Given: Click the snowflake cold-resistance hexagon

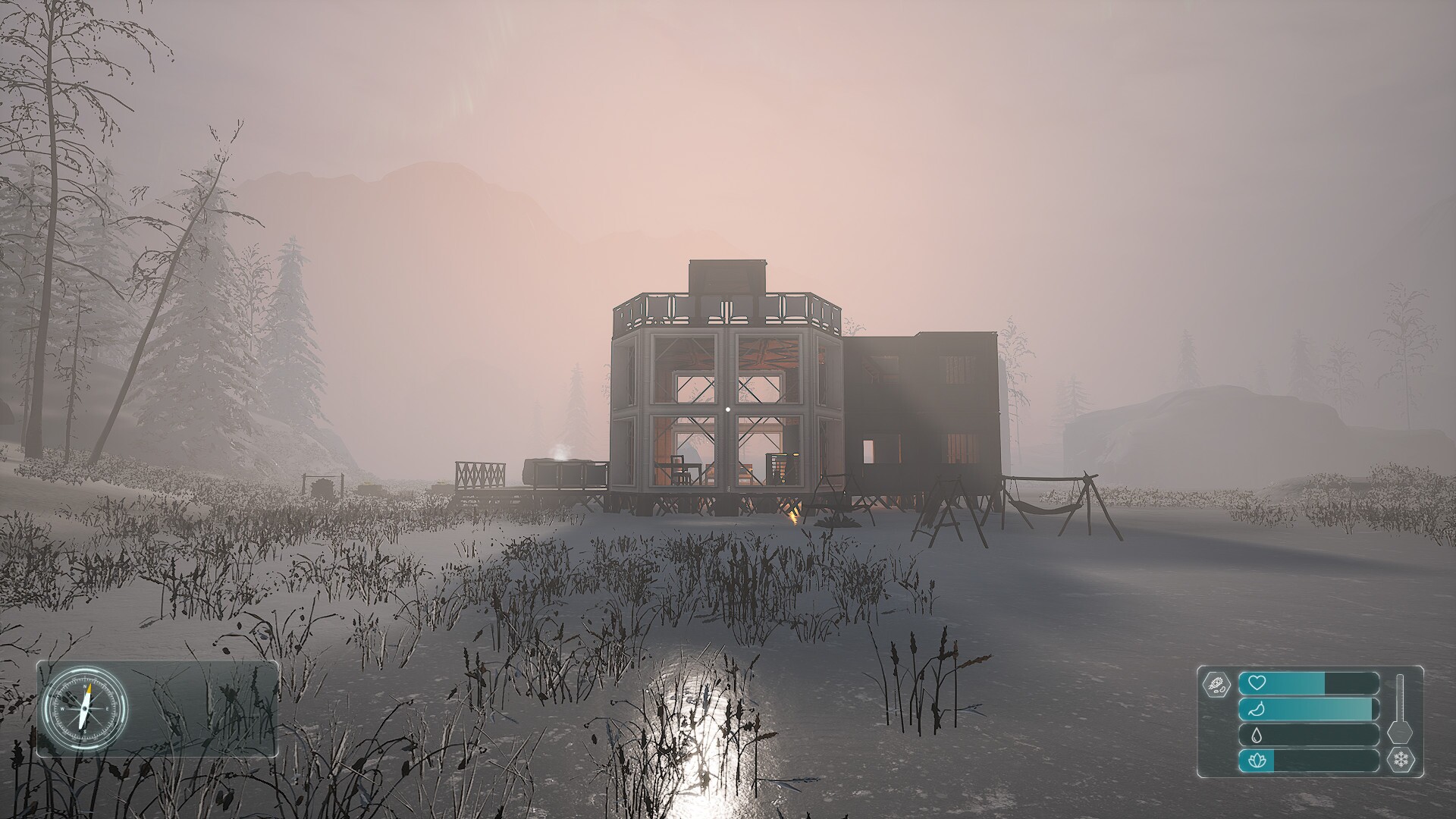Looking at the screenshot, I should (1401, 760).
